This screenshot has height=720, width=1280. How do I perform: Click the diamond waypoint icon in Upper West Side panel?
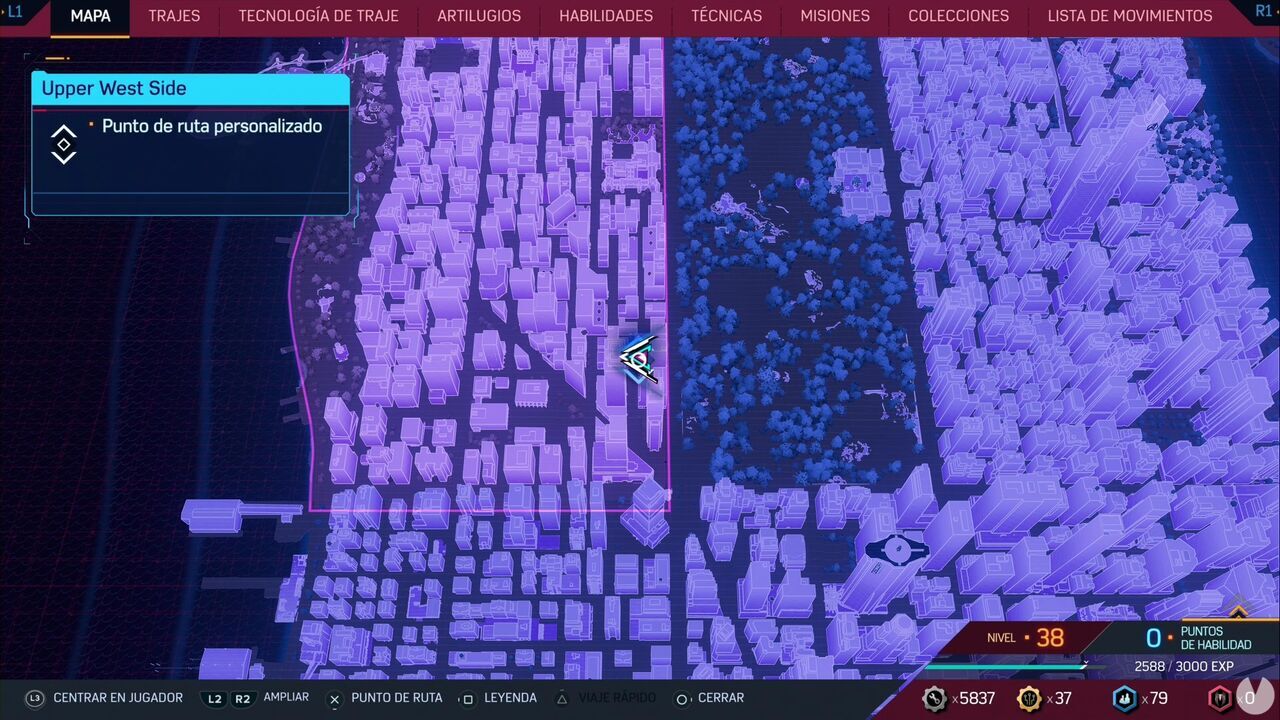point(63,143)
